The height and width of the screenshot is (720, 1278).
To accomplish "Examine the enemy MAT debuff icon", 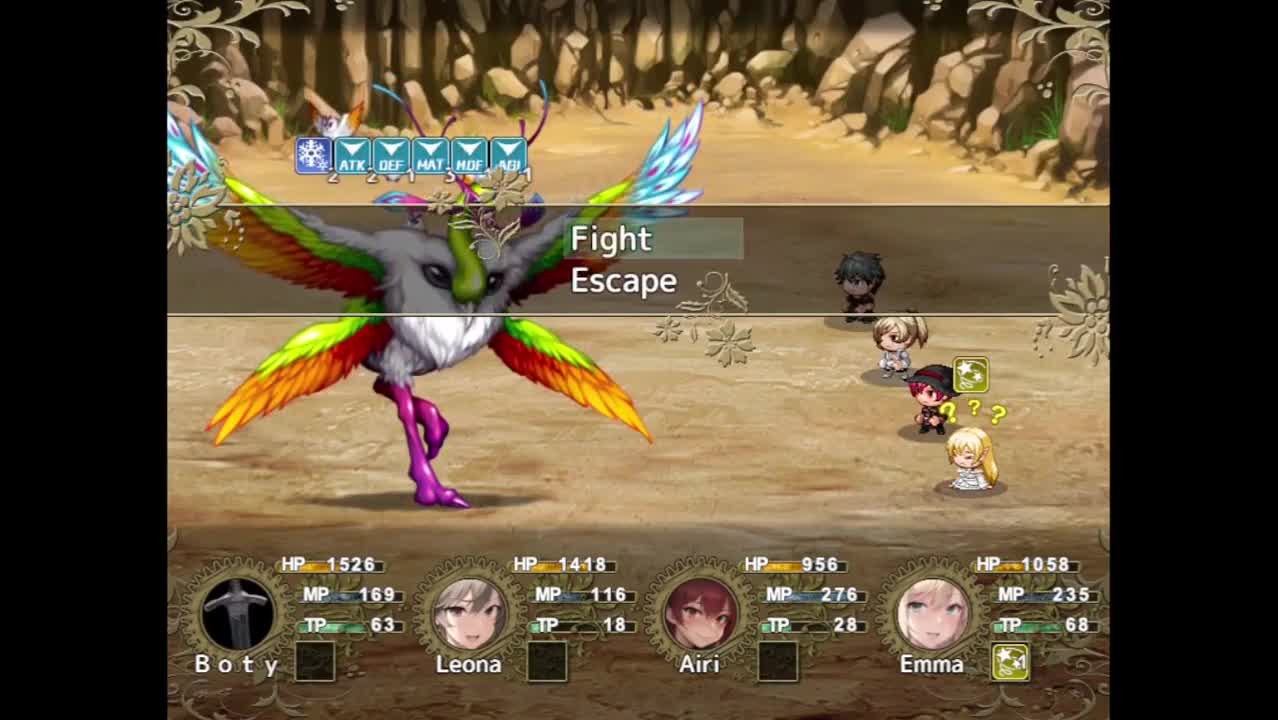I will pos(430,156).
